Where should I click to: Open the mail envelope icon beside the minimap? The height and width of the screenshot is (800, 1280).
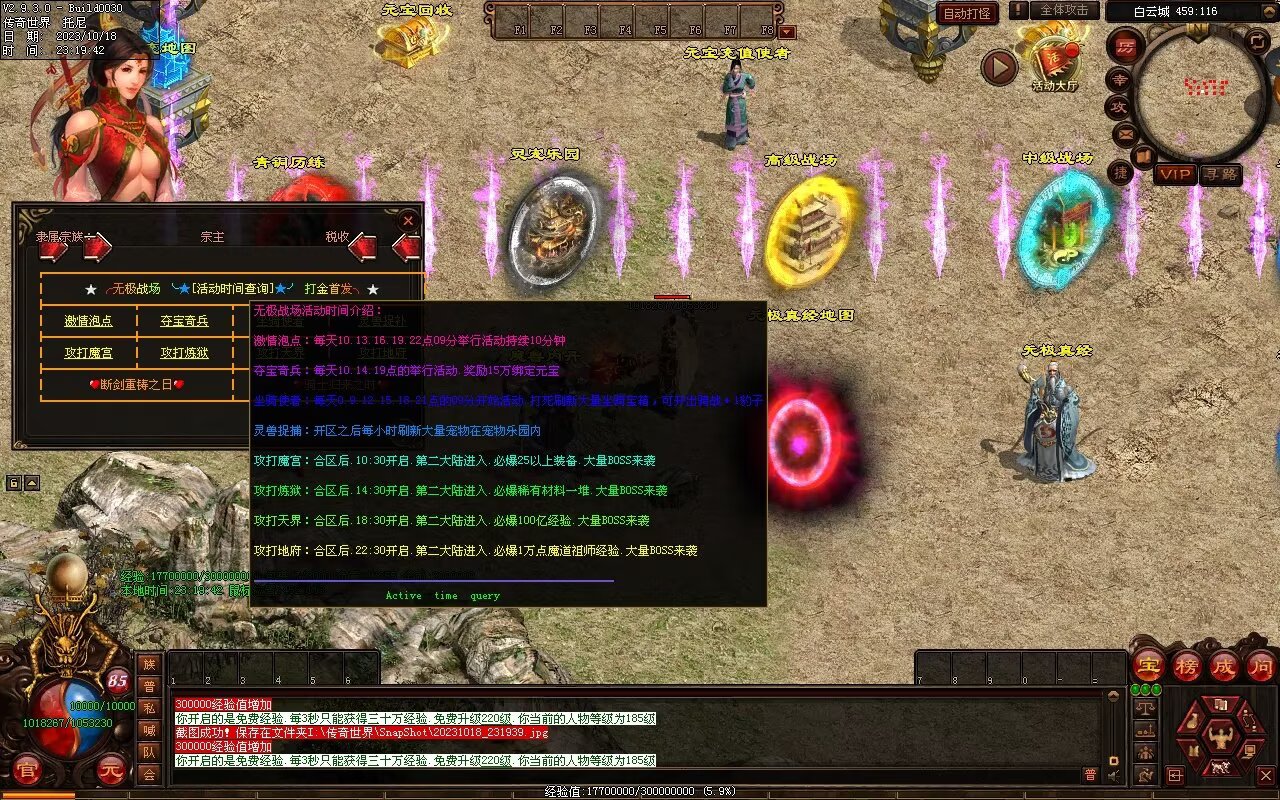tap(1125, 133)
